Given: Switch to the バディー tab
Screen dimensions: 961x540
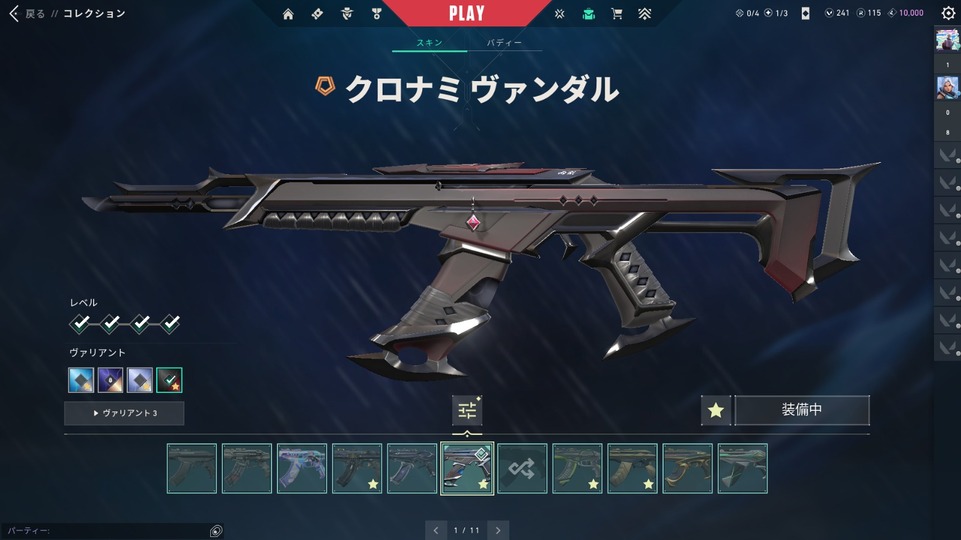Looking at the screenshot, I should click(504, 44).
